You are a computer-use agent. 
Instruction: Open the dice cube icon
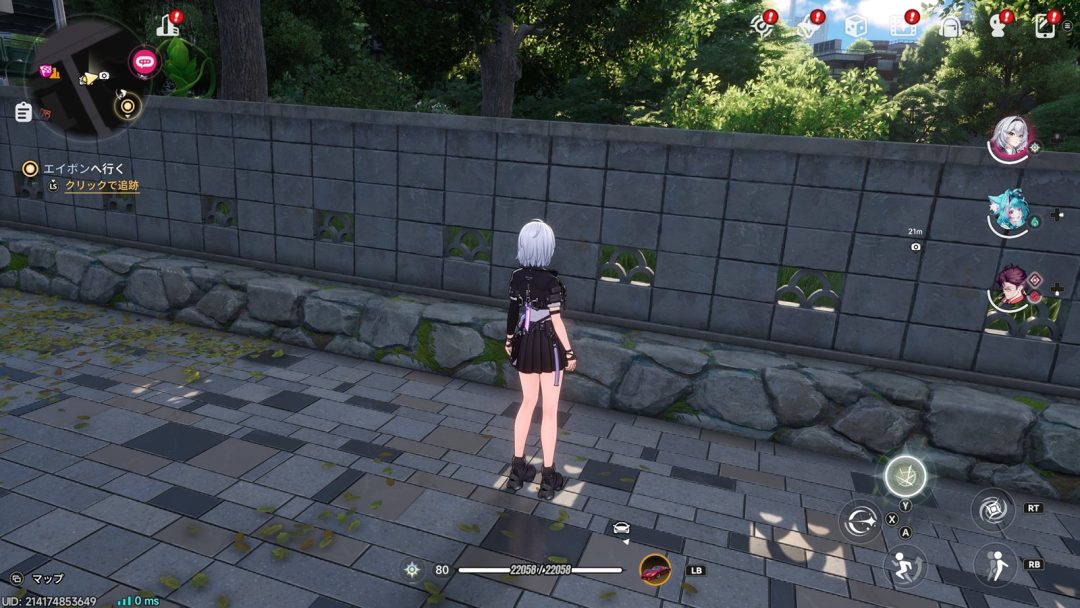click(855, 26)
